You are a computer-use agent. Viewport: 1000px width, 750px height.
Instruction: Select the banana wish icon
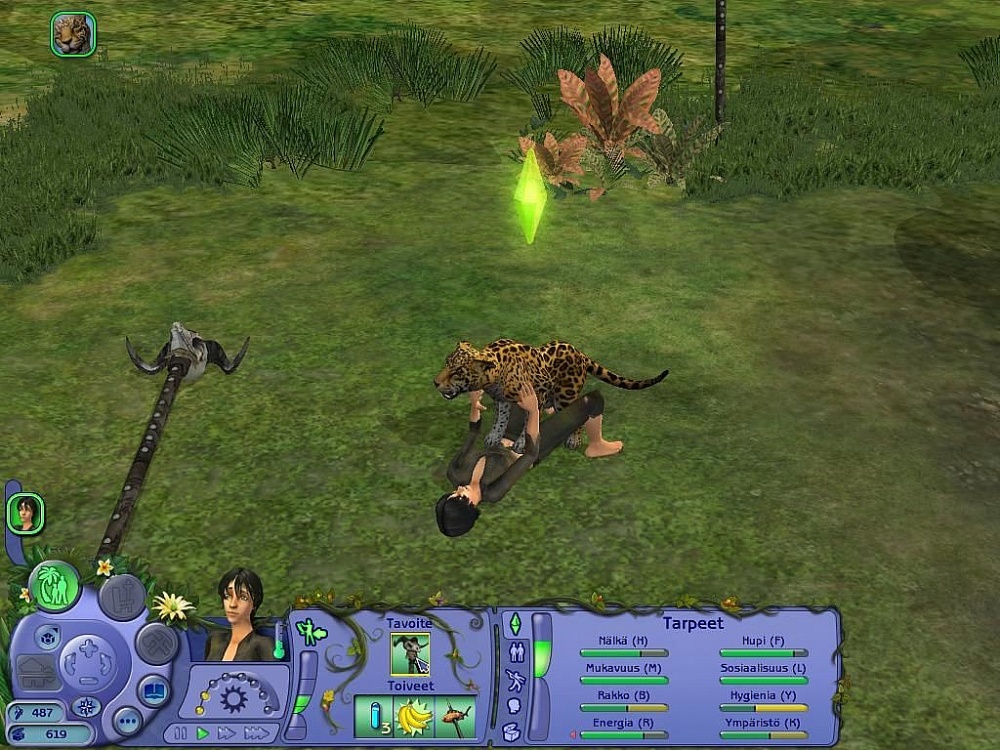click(x=413, y=717)
